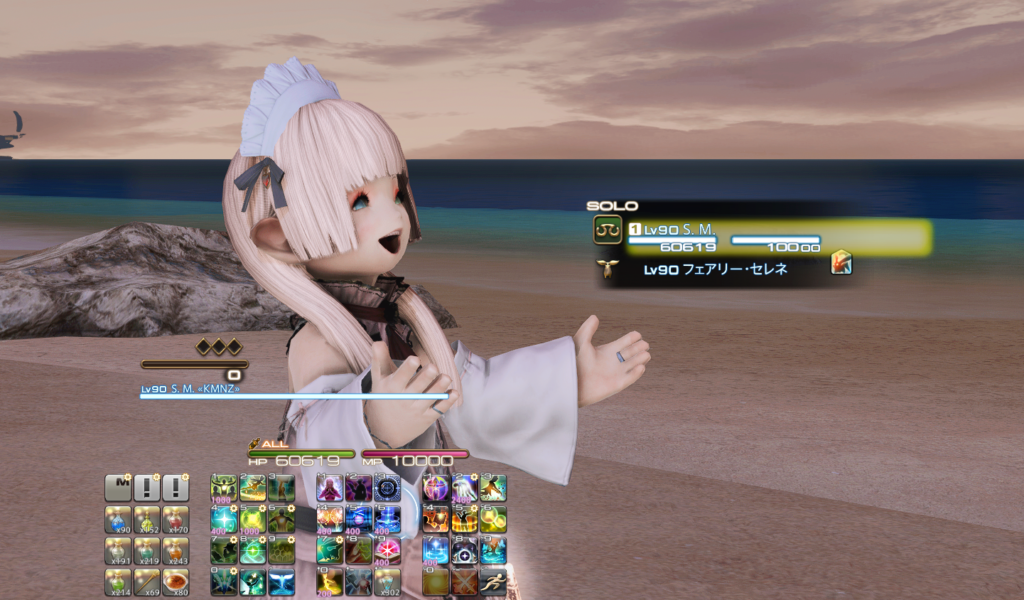
Task: Use the yellow potion with x152 stack
Action: [147, 519]
